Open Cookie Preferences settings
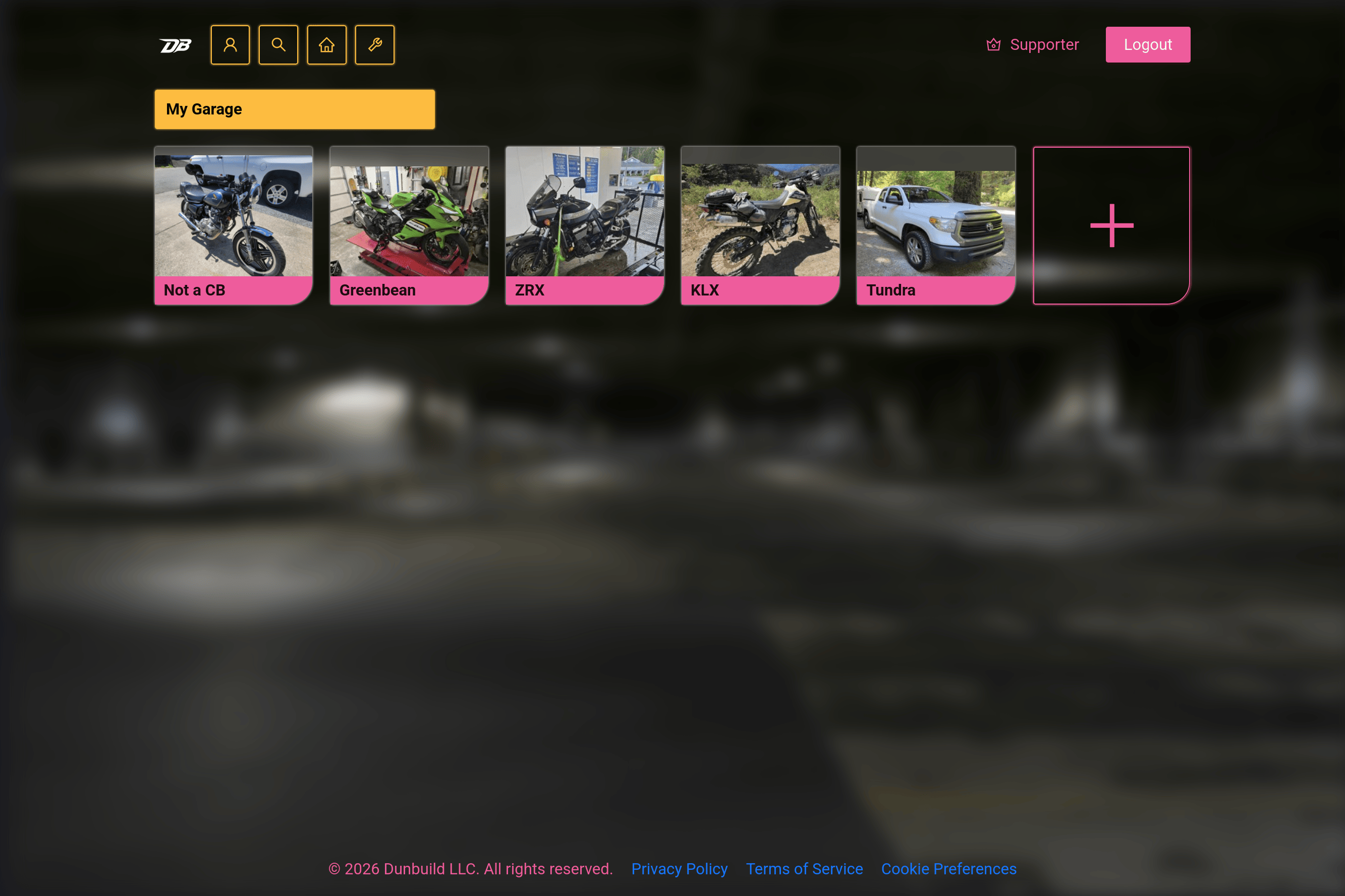Screen dimensions: 1345x896 (949, 869)
